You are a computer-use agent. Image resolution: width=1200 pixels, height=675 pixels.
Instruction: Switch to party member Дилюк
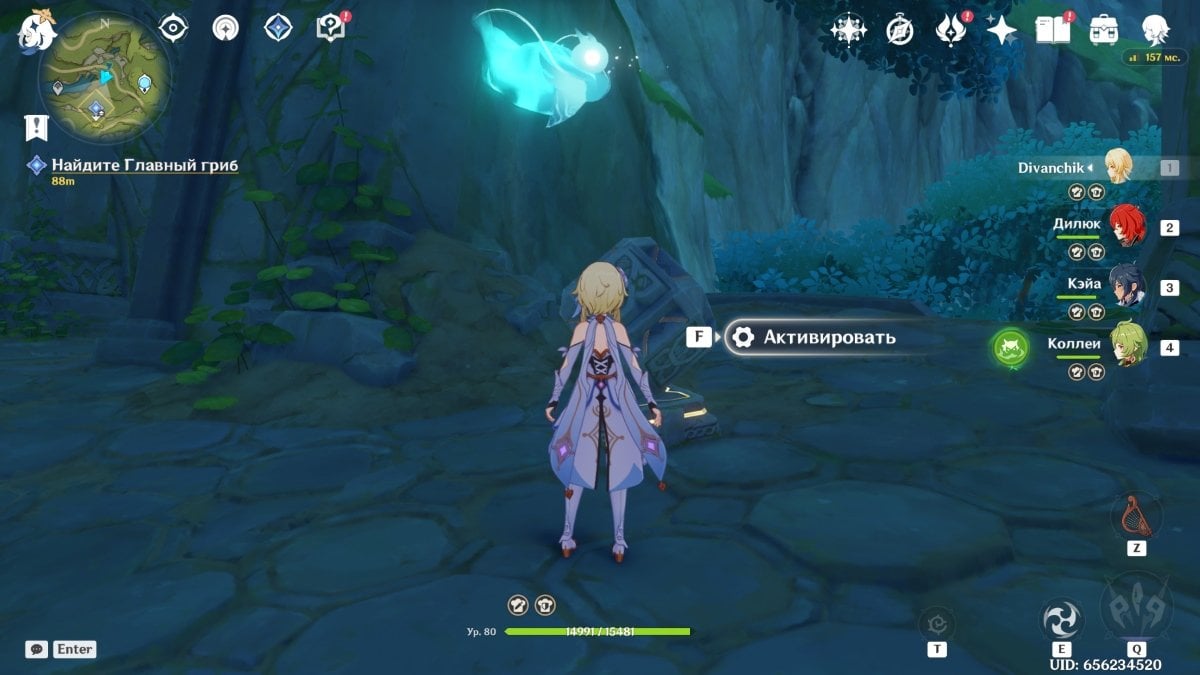(x=1126, y=227)
